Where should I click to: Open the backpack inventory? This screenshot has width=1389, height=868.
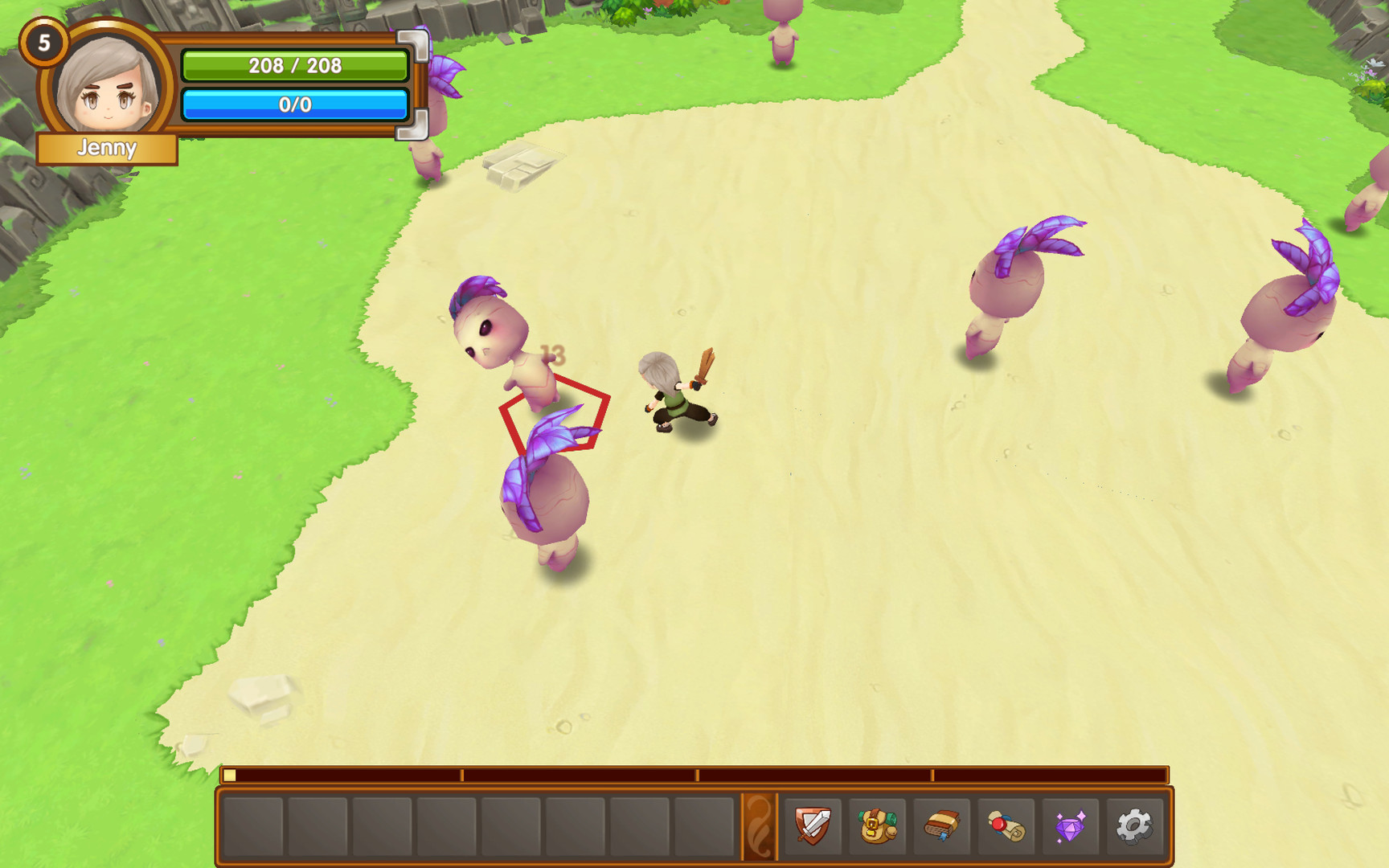(877, 825)
